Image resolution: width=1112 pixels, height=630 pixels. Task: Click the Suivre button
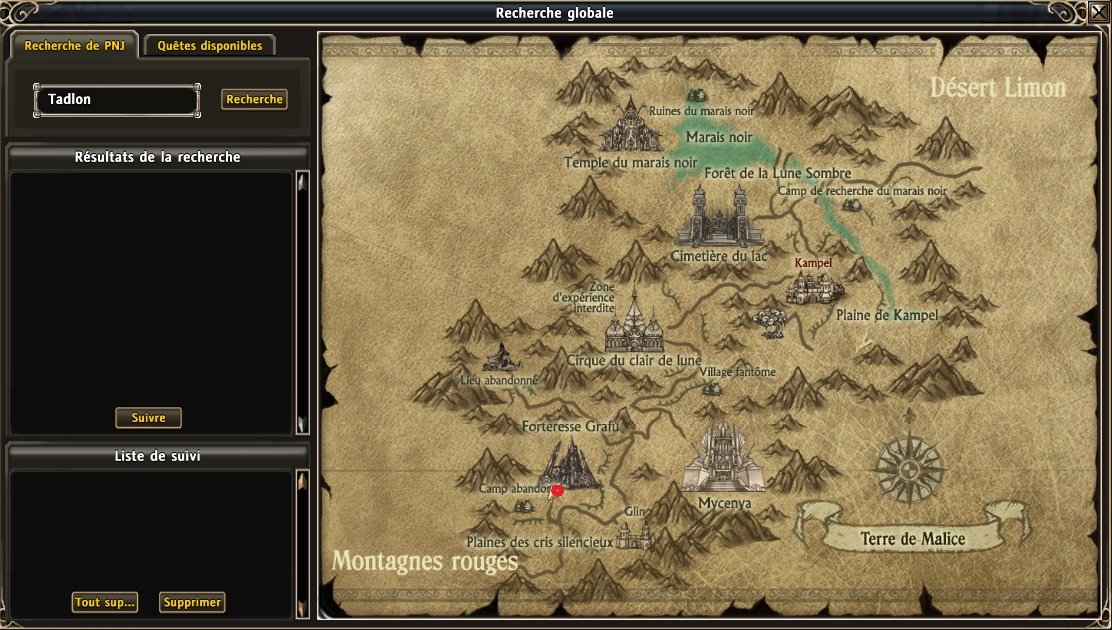(x=148, y=418)
